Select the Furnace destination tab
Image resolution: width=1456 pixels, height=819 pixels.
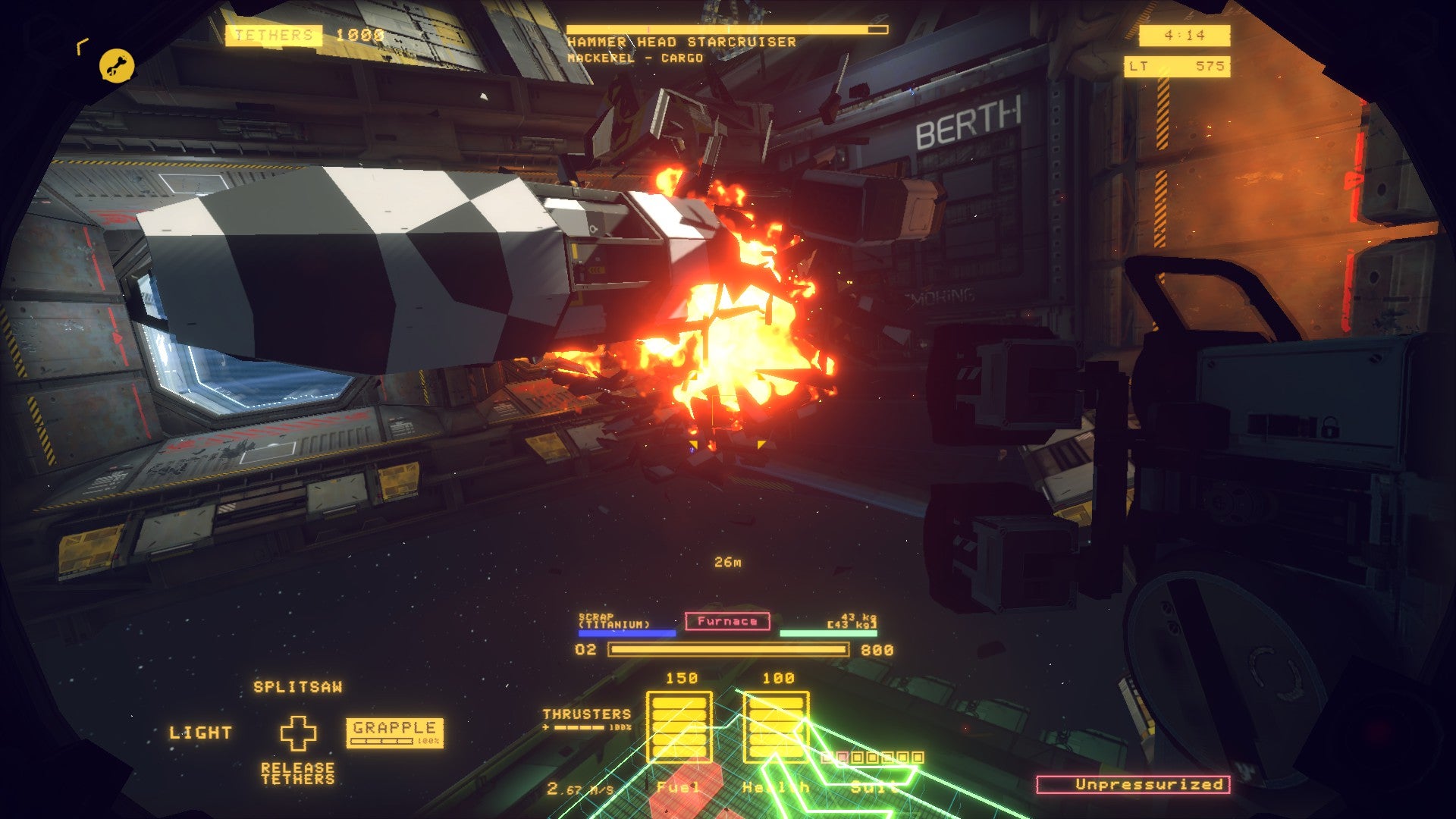pos(726,622)
